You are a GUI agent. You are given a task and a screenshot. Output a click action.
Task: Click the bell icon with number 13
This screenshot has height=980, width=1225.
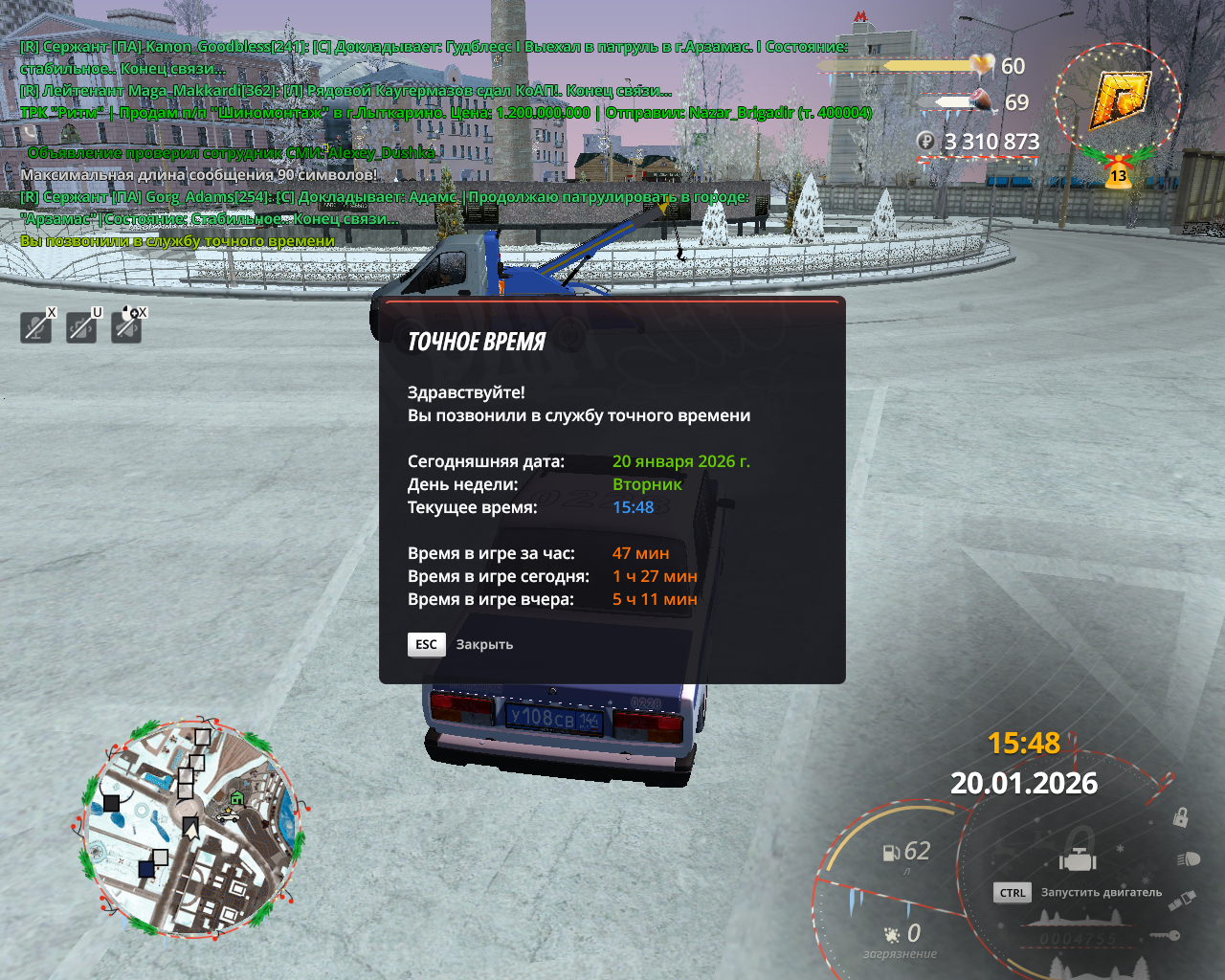point(1118,173)
